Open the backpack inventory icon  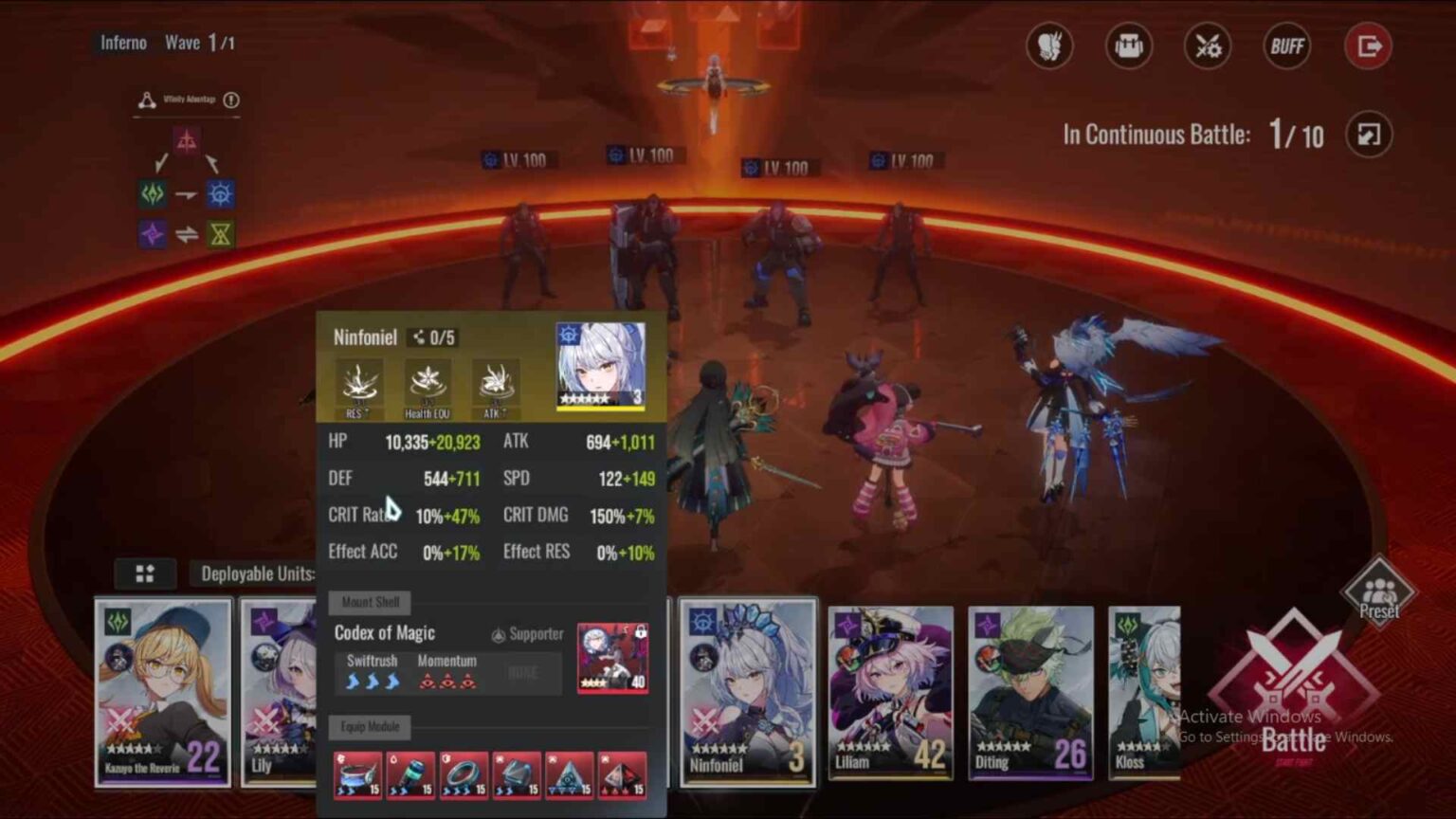[x=1128, y=45]
